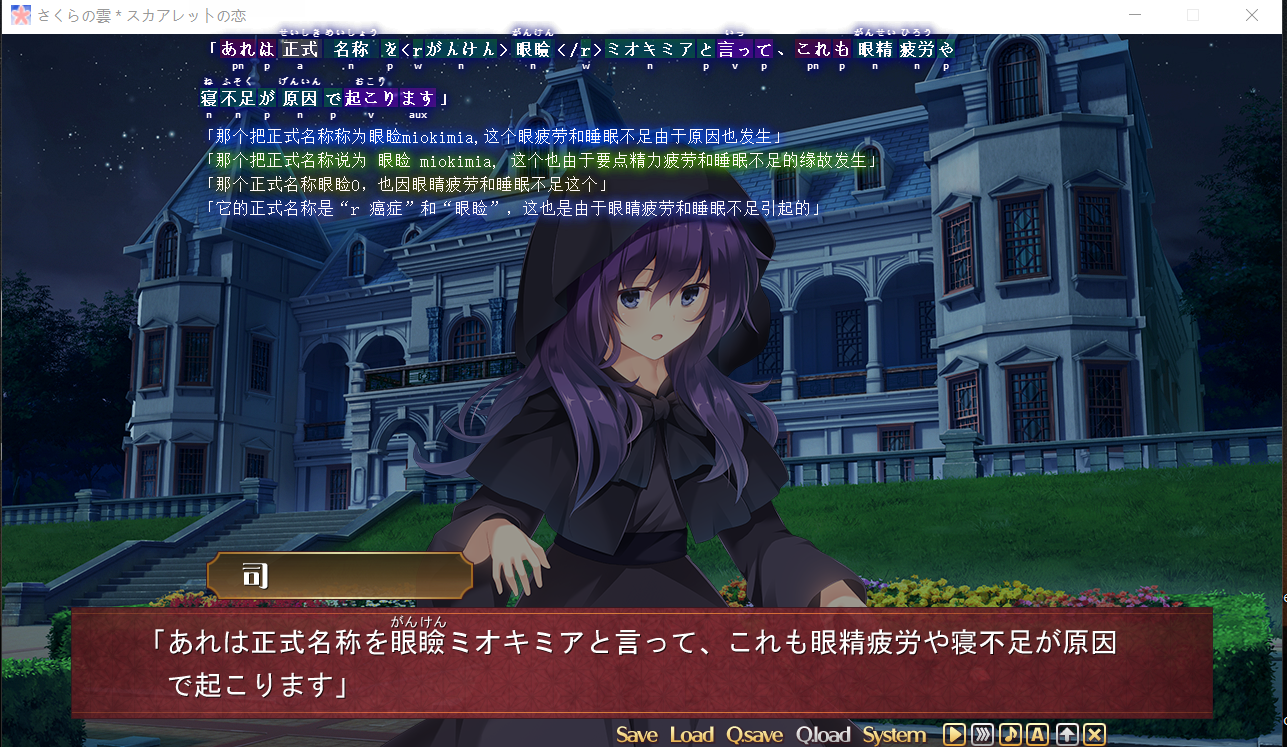Quick save with Q.save

pyautogui.click(x=754, y=735)
